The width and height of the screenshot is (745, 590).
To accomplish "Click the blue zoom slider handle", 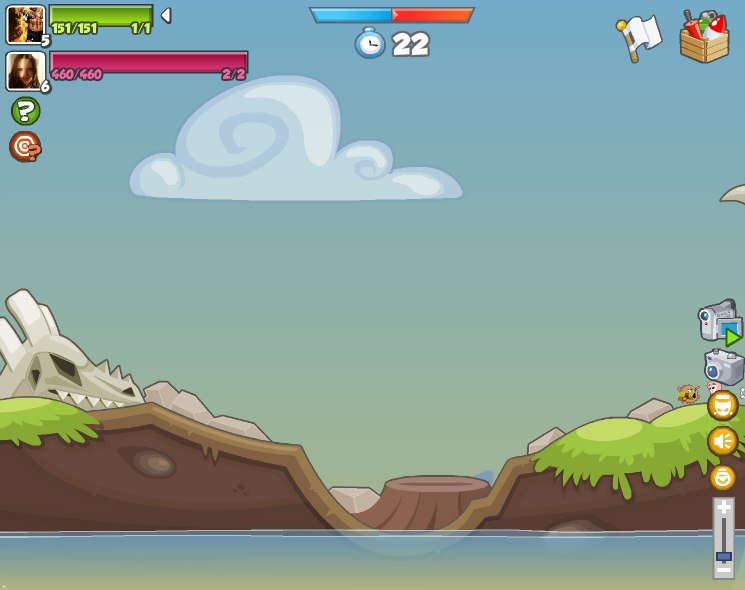I will click(723, 556).
